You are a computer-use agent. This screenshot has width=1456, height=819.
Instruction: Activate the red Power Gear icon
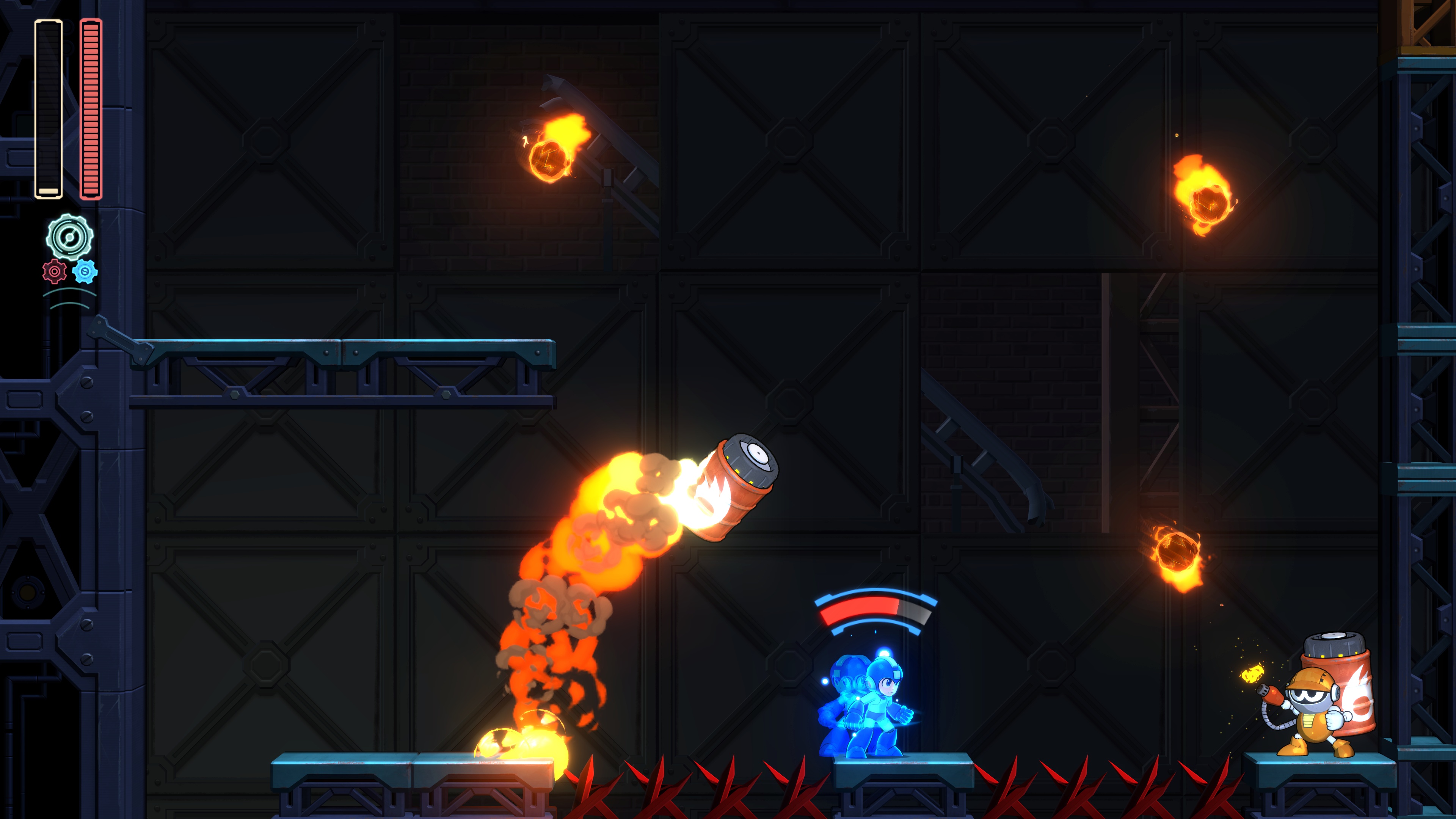pyautogui.click(x=54, y=272)
